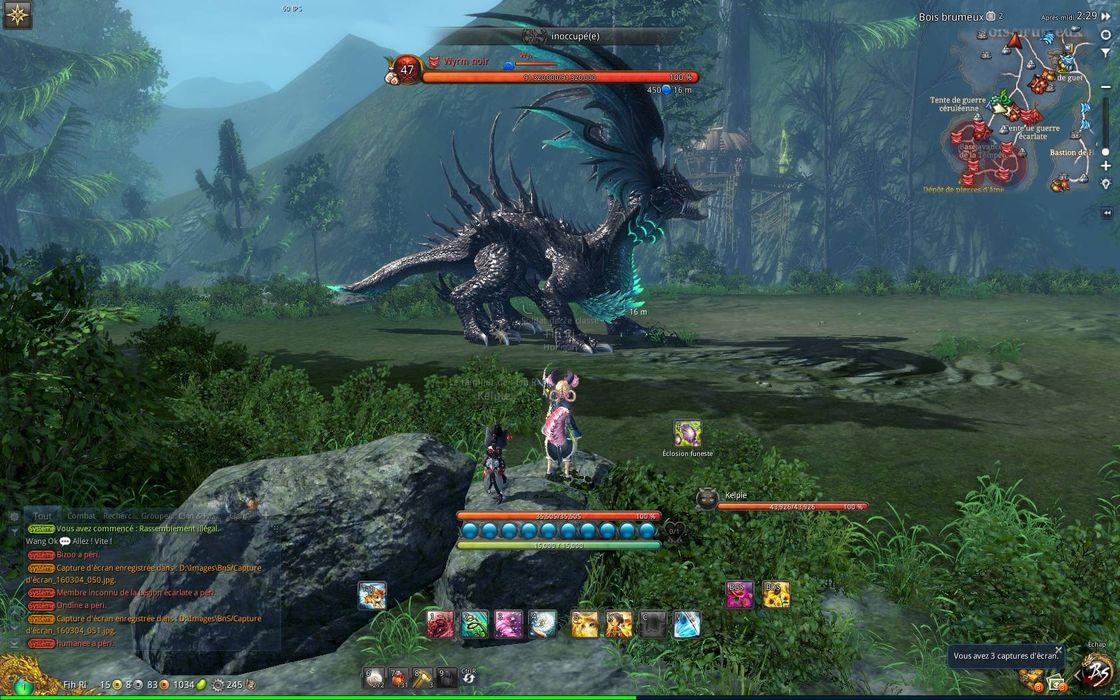Open the Combat chat tab
Viewport: 1120px width, 700px height.
point(81,515)
